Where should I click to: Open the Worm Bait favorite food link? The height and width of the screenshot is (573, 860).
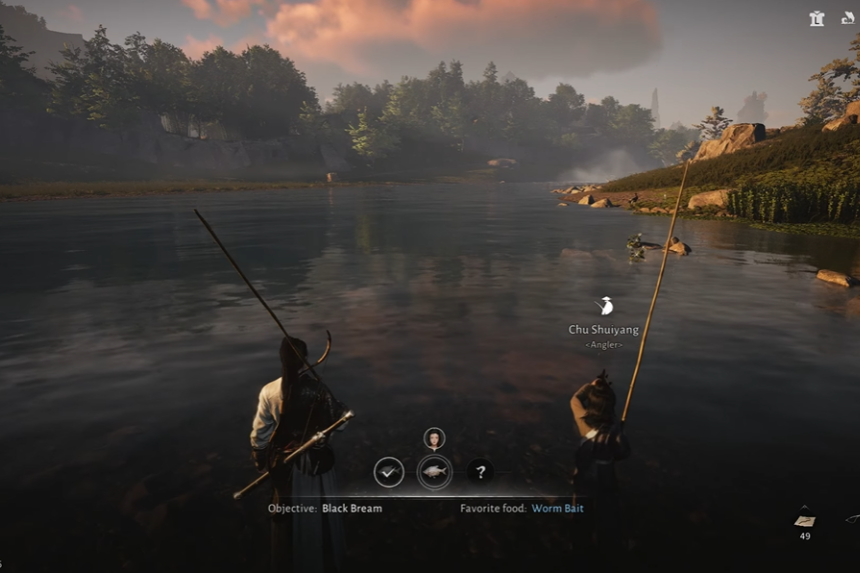point(557,508)
